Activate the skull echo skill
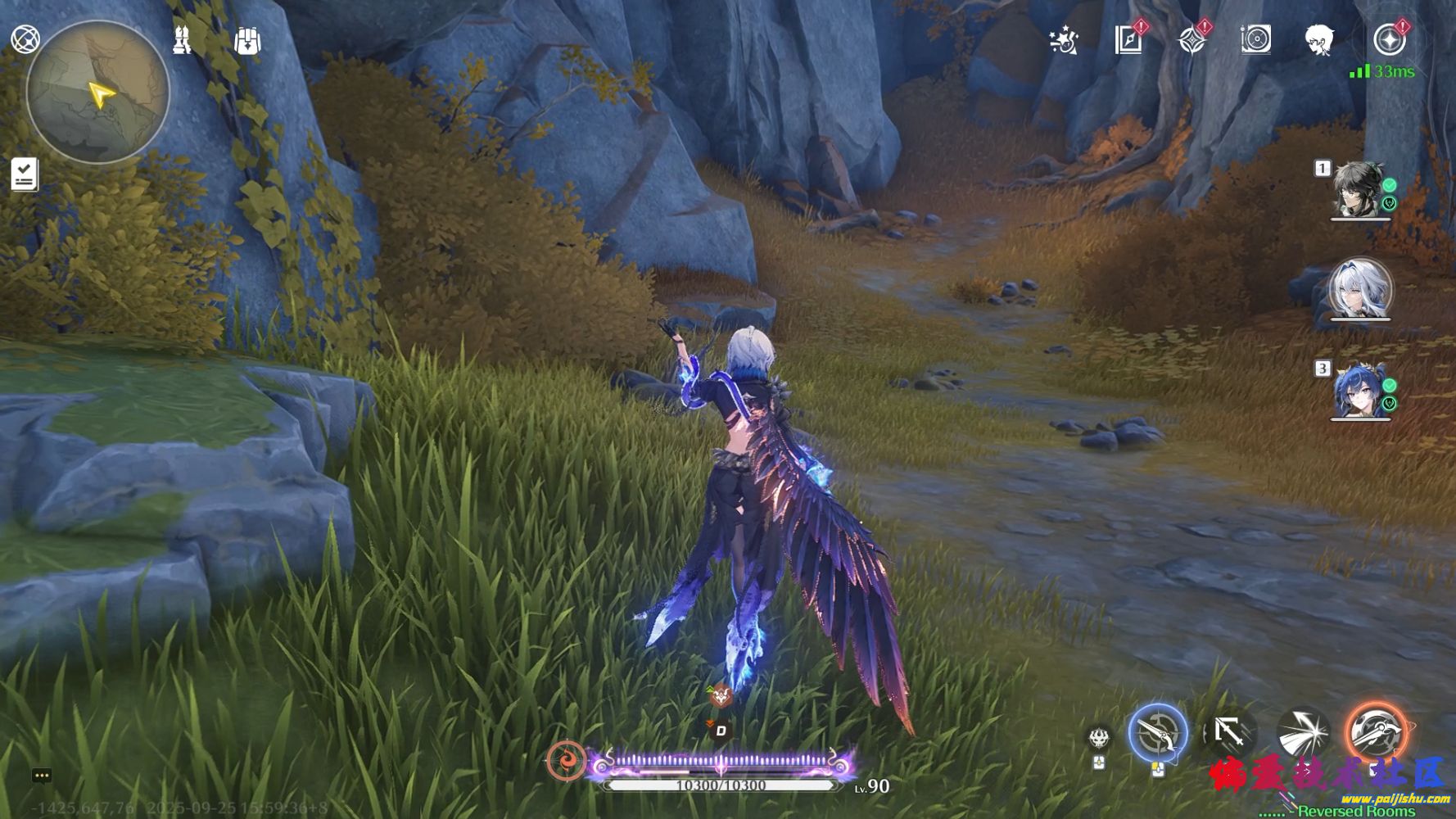This screenshot has width=1456, height=819. (x=1099, y=737)
